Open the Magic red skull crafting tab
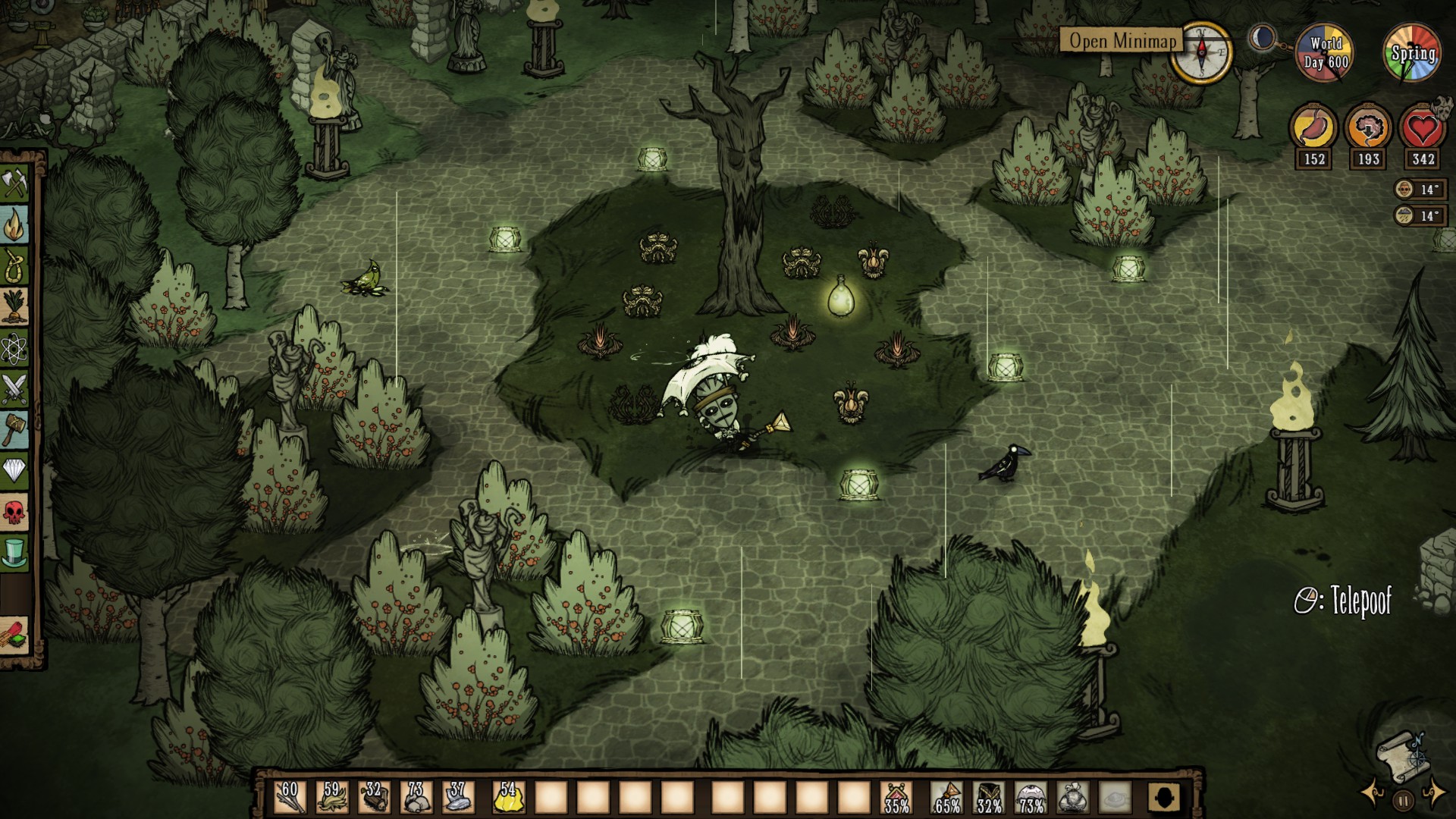 coord(14,513)
